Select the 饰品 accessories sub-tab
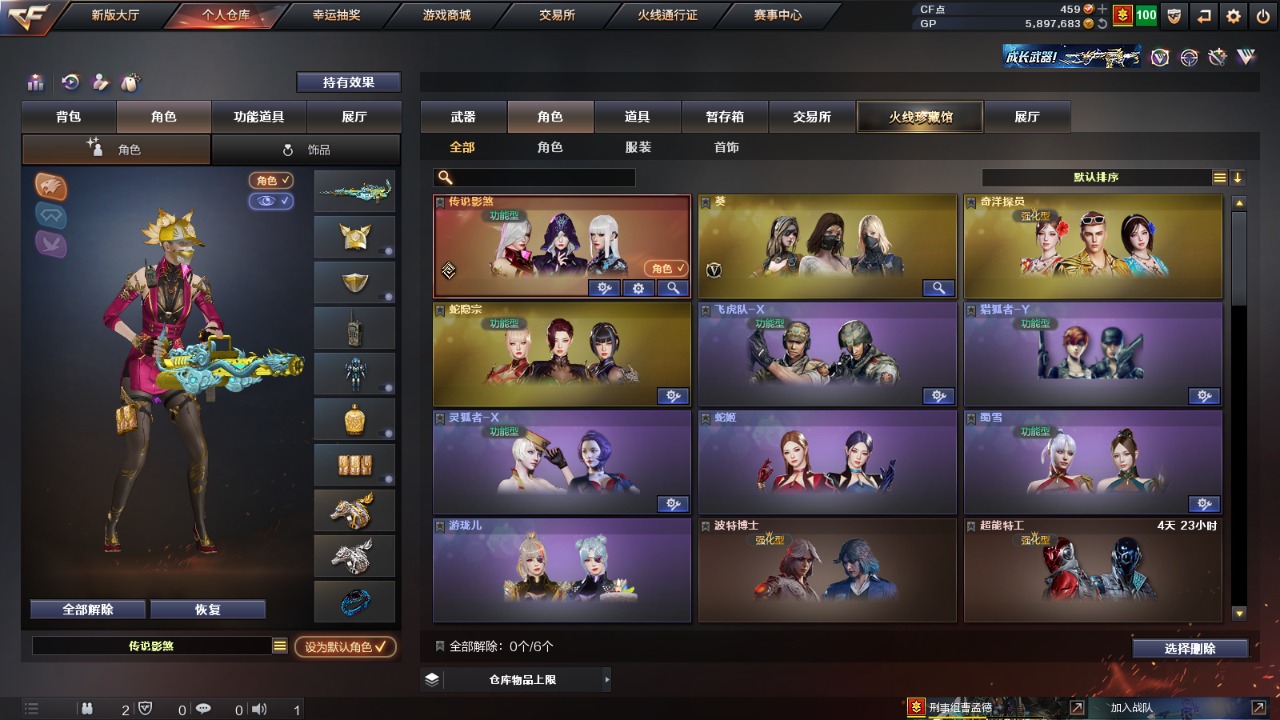This screenshot has height=720, width=1280. click(x=306, y=150)
